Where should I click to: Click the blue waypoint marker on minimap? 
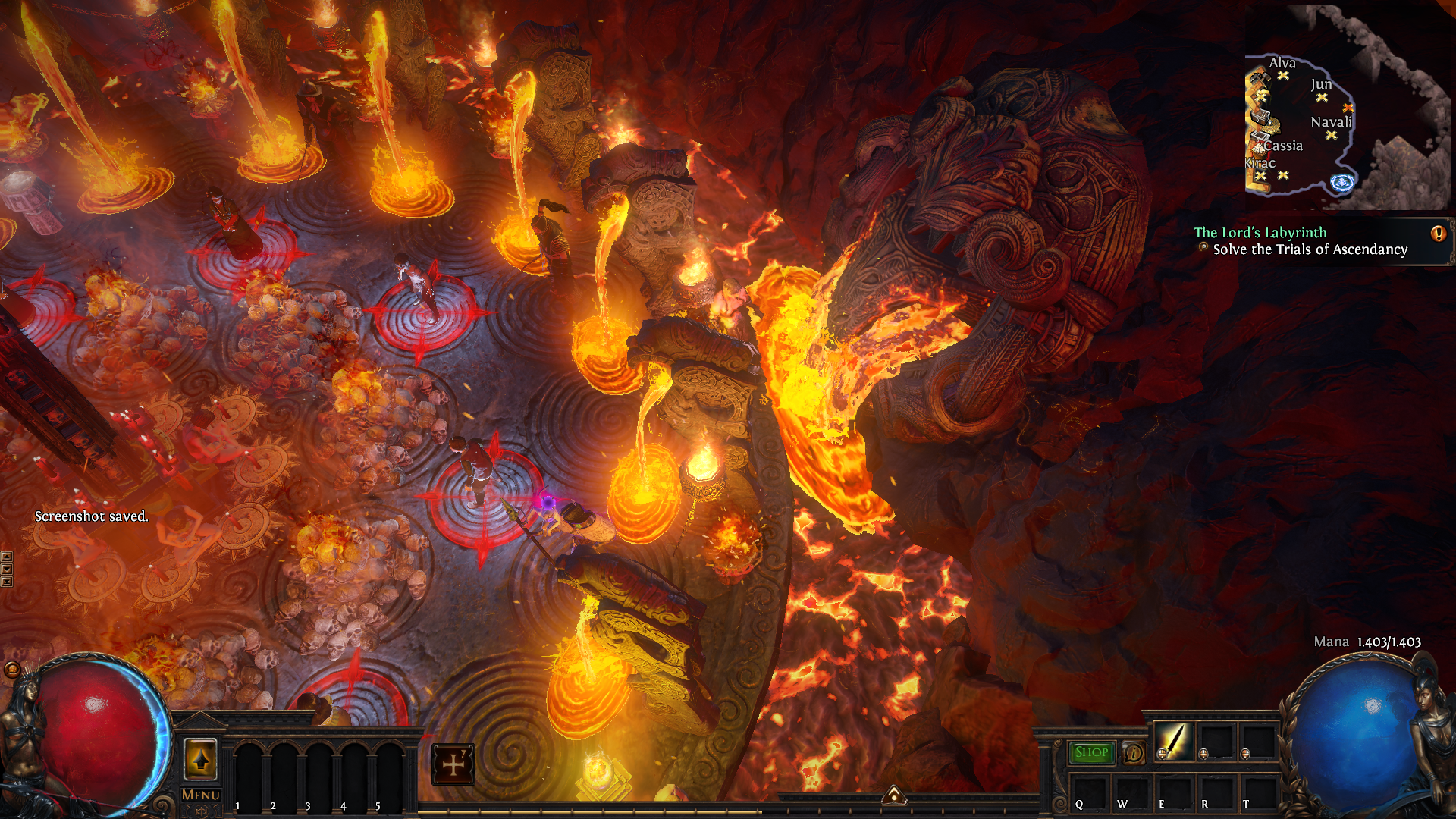[x=1342, y=182]
